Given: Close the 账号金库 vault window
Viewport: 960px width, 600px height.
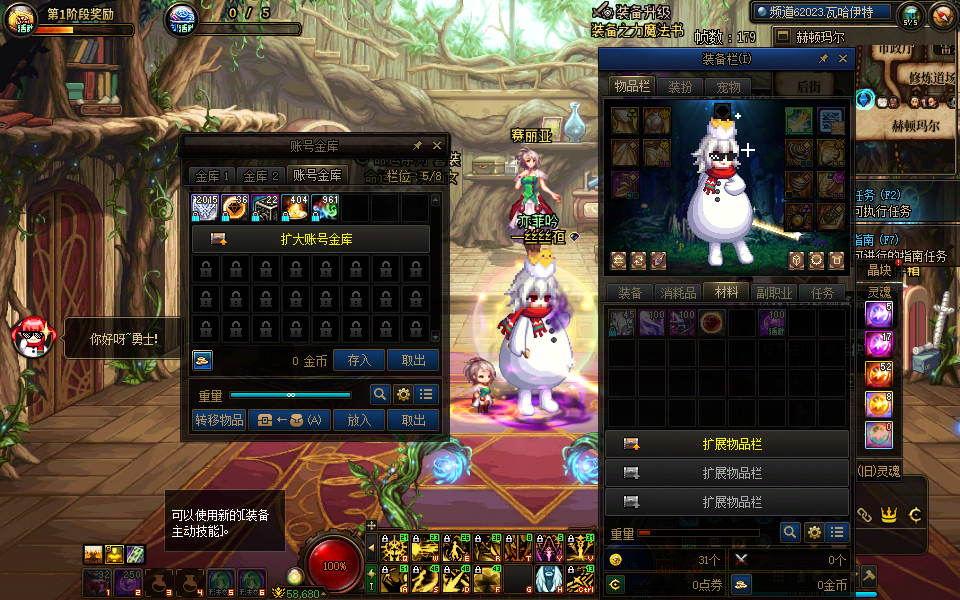Looking at the screenshot, I should point(437,146).
